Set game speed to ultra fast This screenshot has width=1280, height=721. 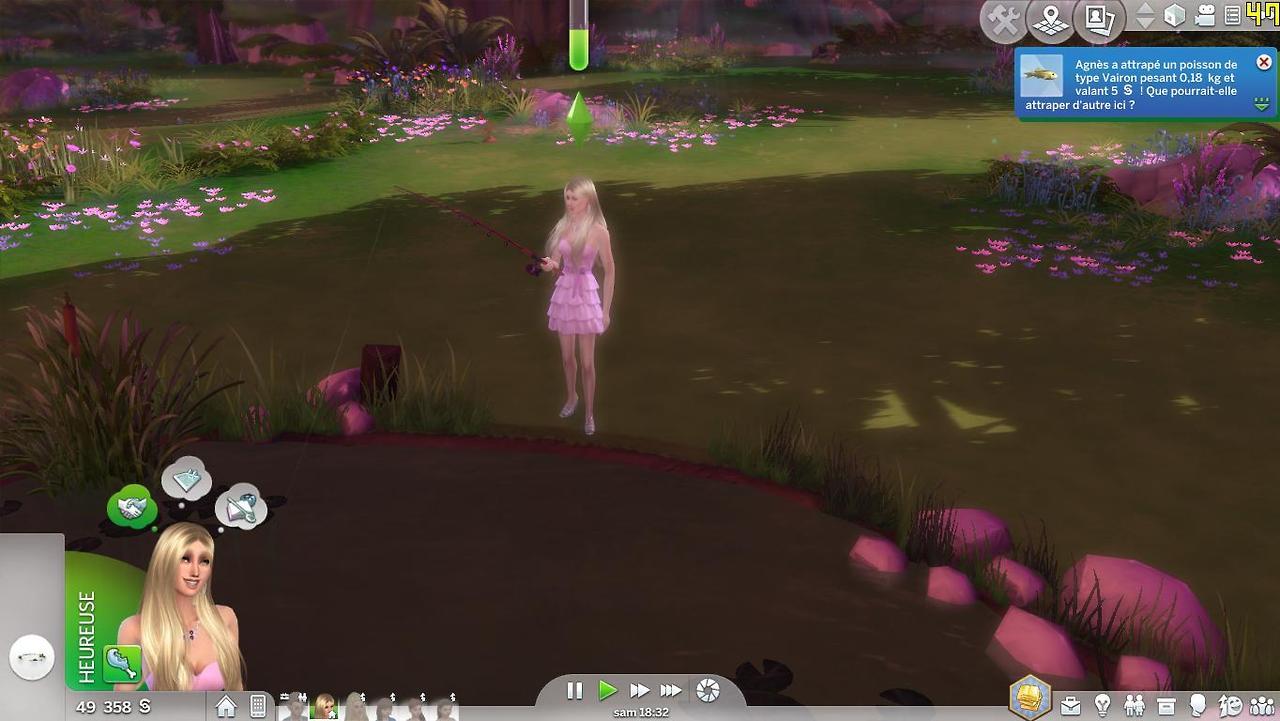(x=671, y=690)
